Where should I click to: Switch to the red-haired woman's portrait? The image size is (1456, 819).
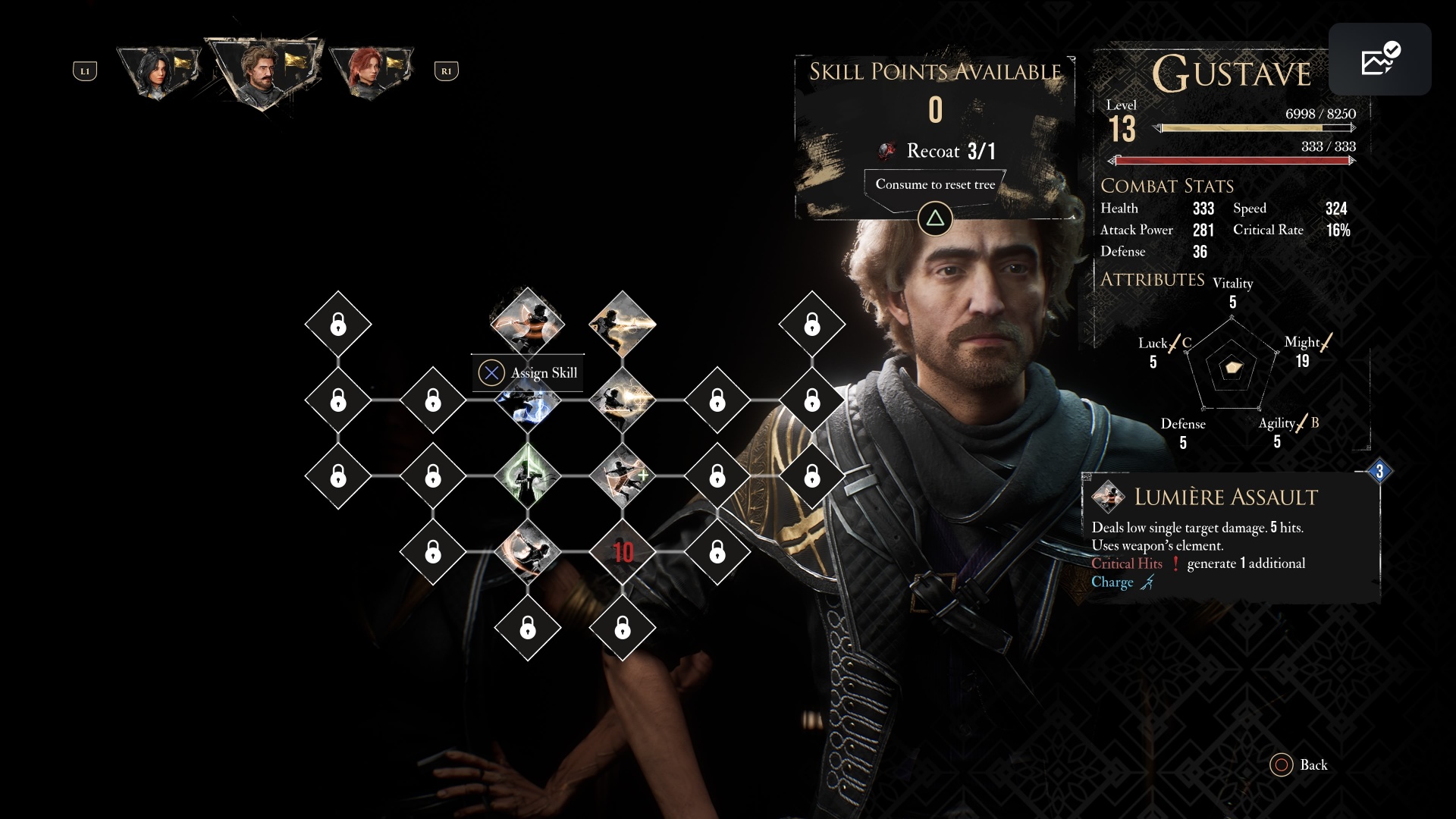click(370, 71)
